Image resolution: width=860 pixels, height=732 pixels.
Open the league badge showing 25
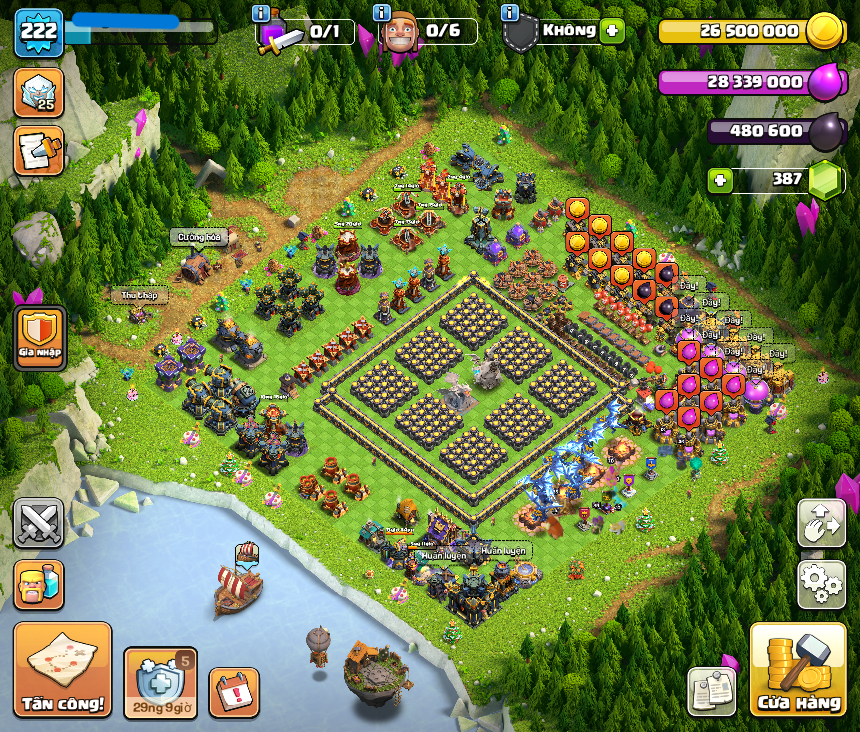39,92
